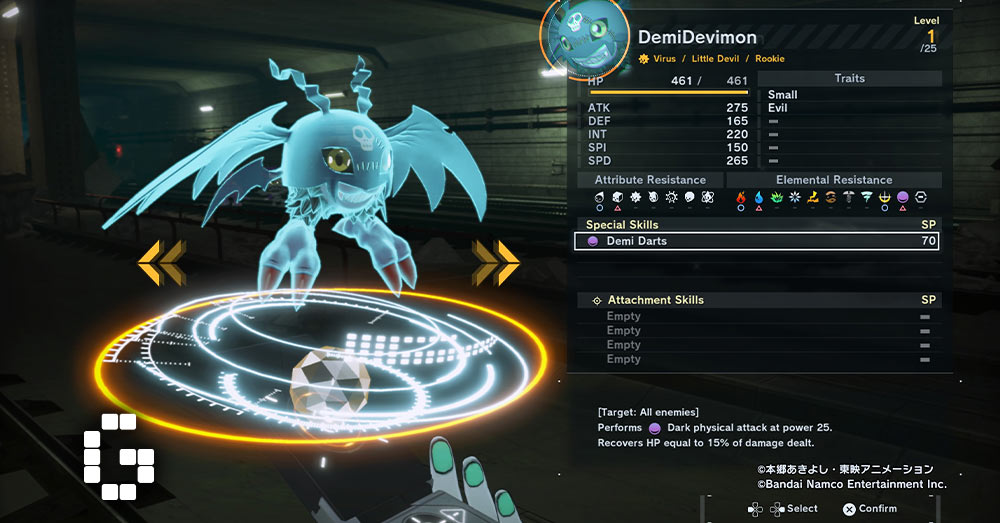Show the previous Digimon with left arrow
This screenshot has height=523, width=1000.
click(x=161, y=262)
